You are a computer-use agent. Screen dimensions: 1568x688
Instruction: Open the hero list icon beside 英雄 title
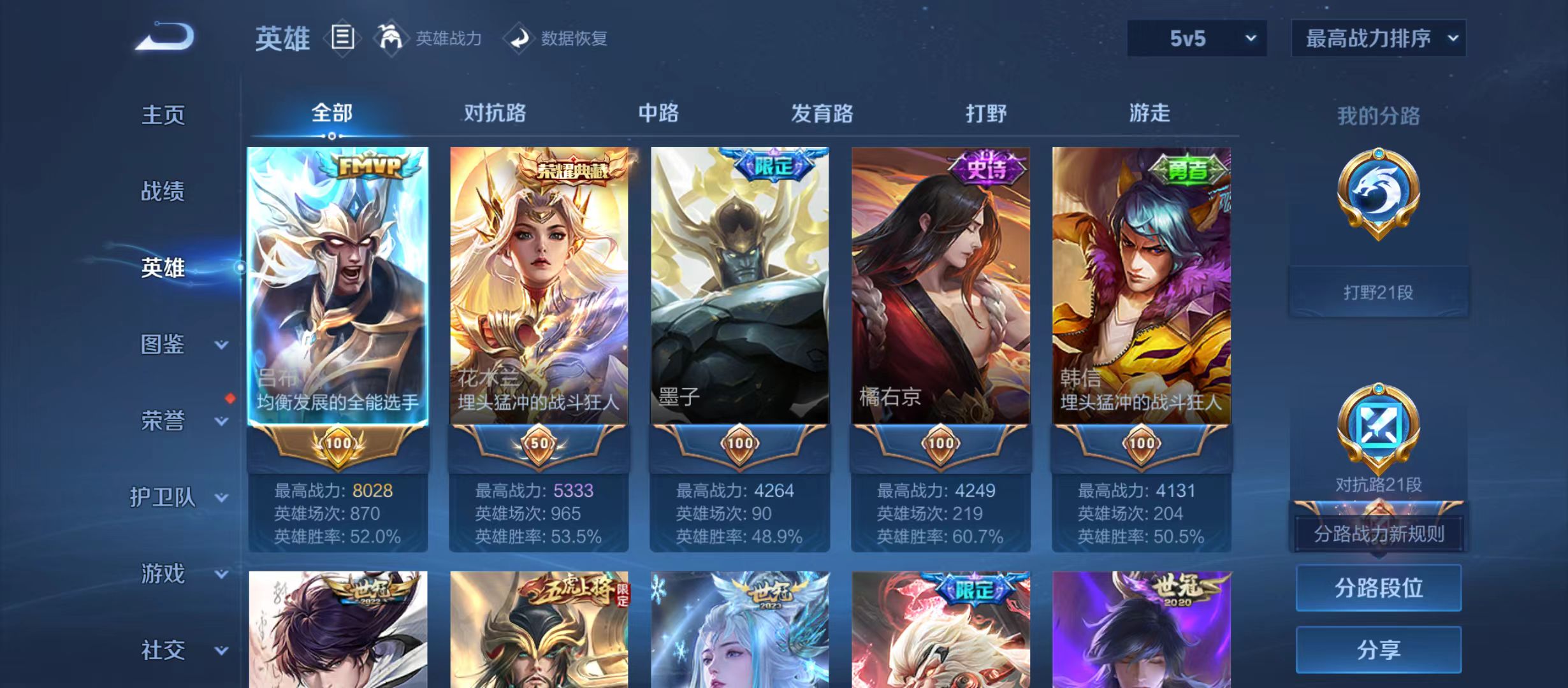pos(342,38)
